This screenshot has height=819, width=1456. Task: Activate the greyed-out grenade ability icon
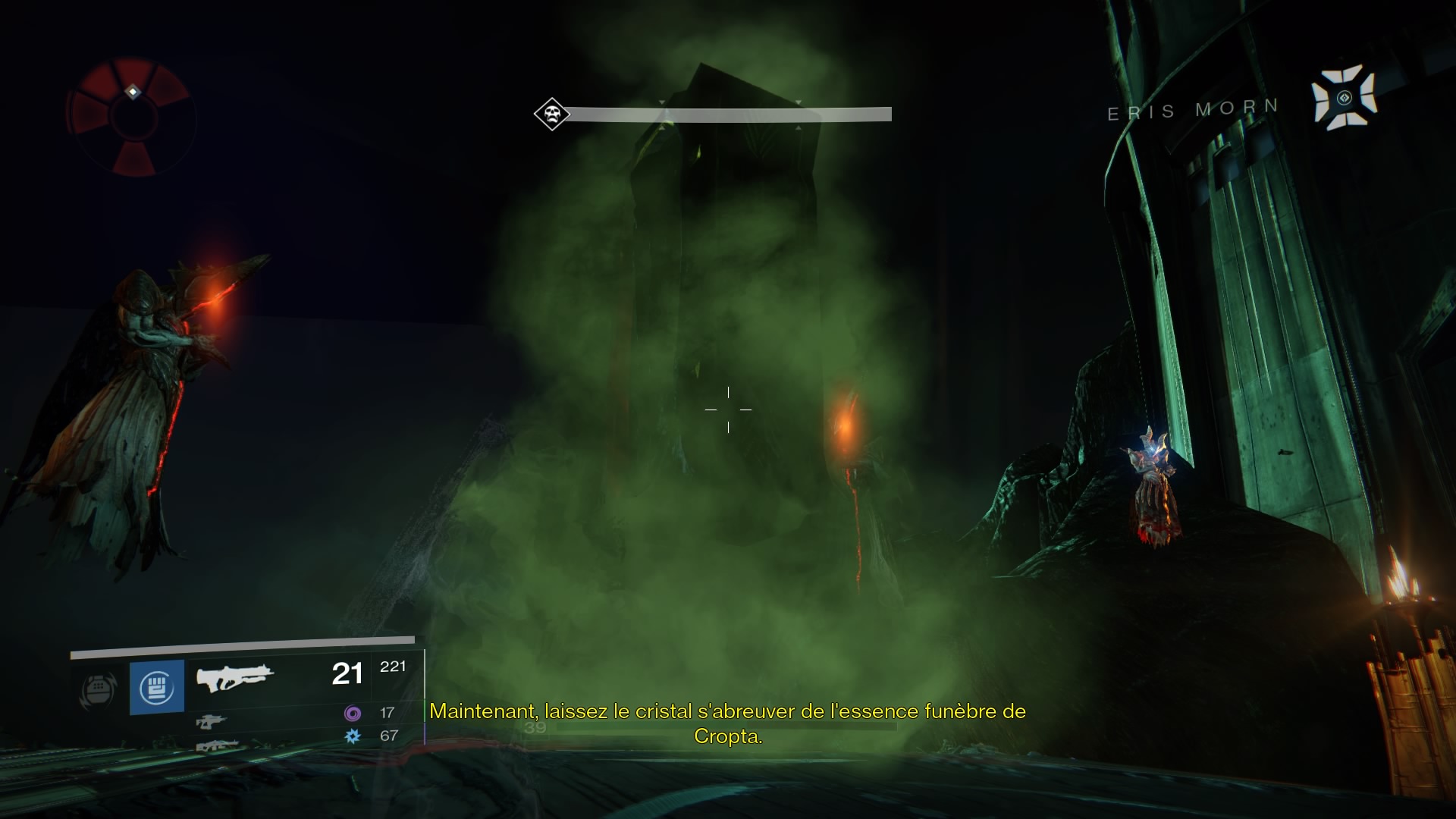[x=99, y=689]
